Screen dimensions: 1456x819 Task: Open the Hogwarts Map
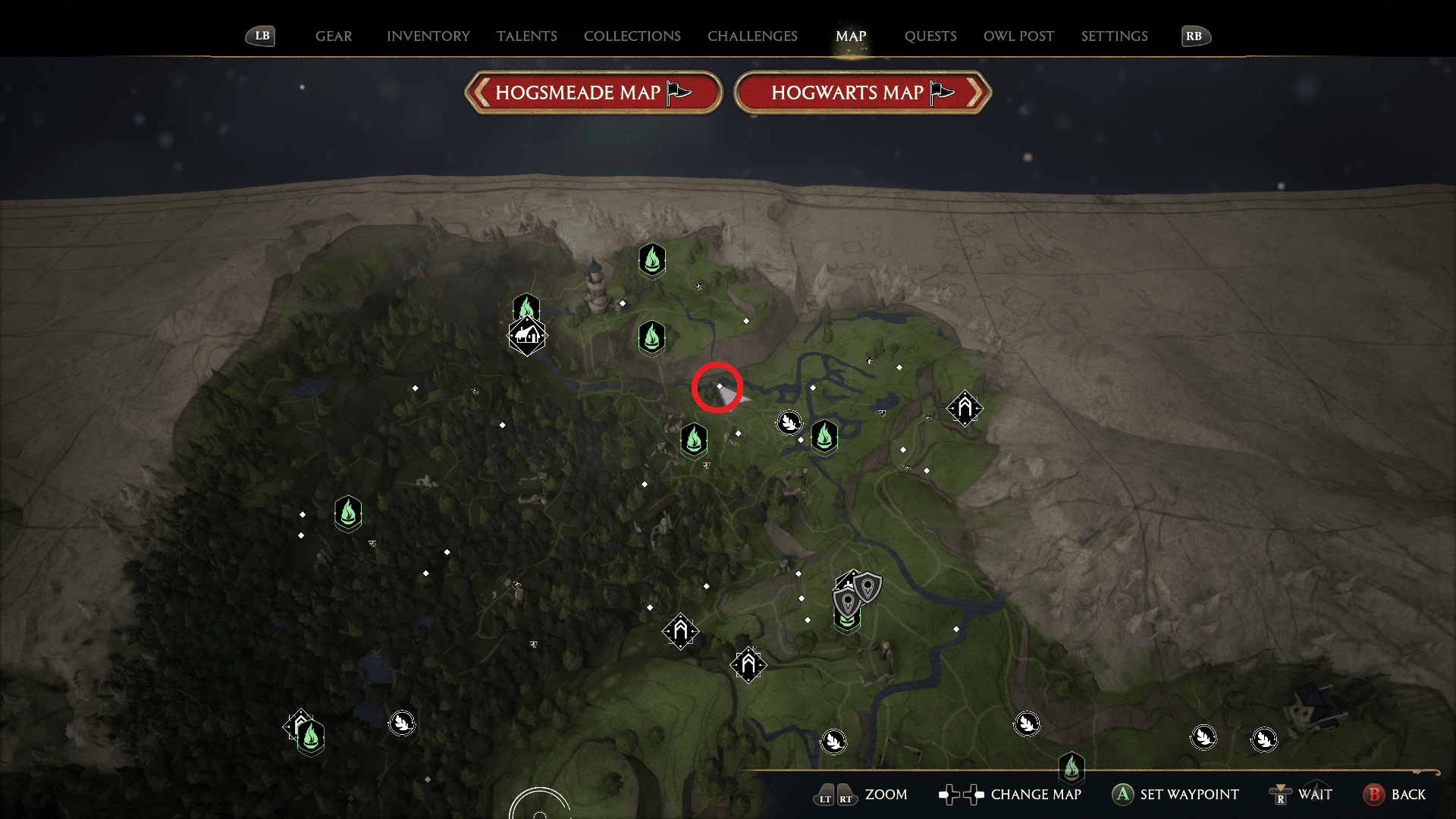coord(862,92)
